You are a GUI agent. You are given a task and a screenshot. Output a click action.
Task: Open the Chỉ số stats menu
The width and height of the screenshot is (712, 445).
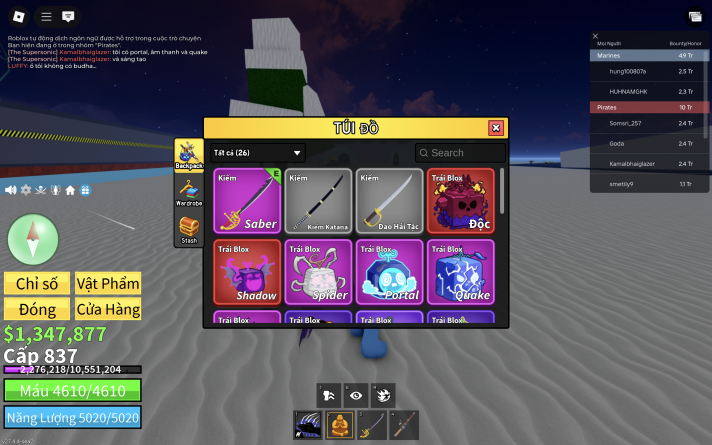coord(36,283)
